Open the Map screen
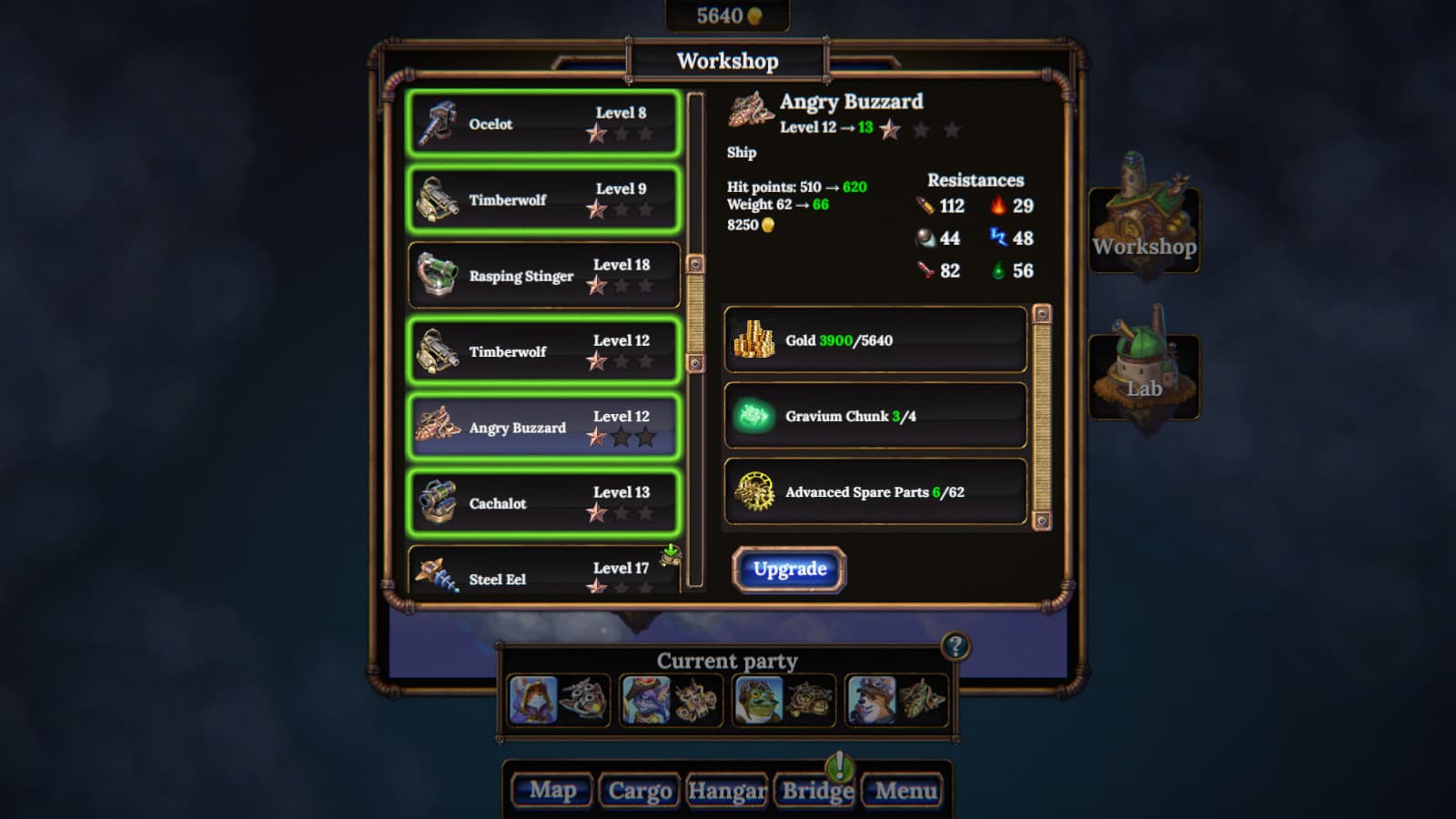1456x819 pixels. (x=552, y=790)
